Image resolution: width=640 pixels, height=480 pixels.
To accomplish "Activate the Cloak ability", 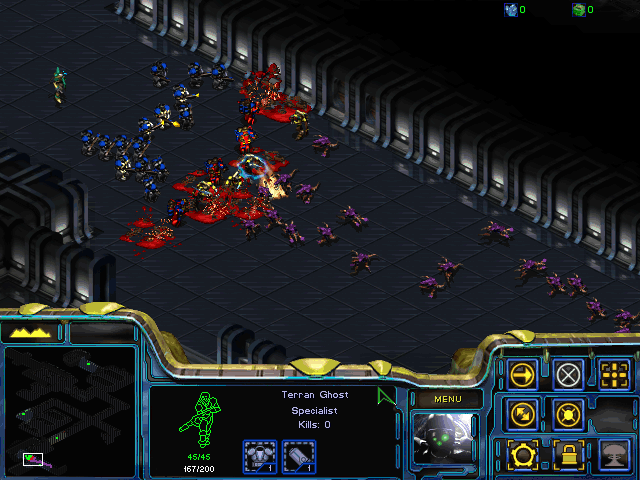I will click(523, 454).
